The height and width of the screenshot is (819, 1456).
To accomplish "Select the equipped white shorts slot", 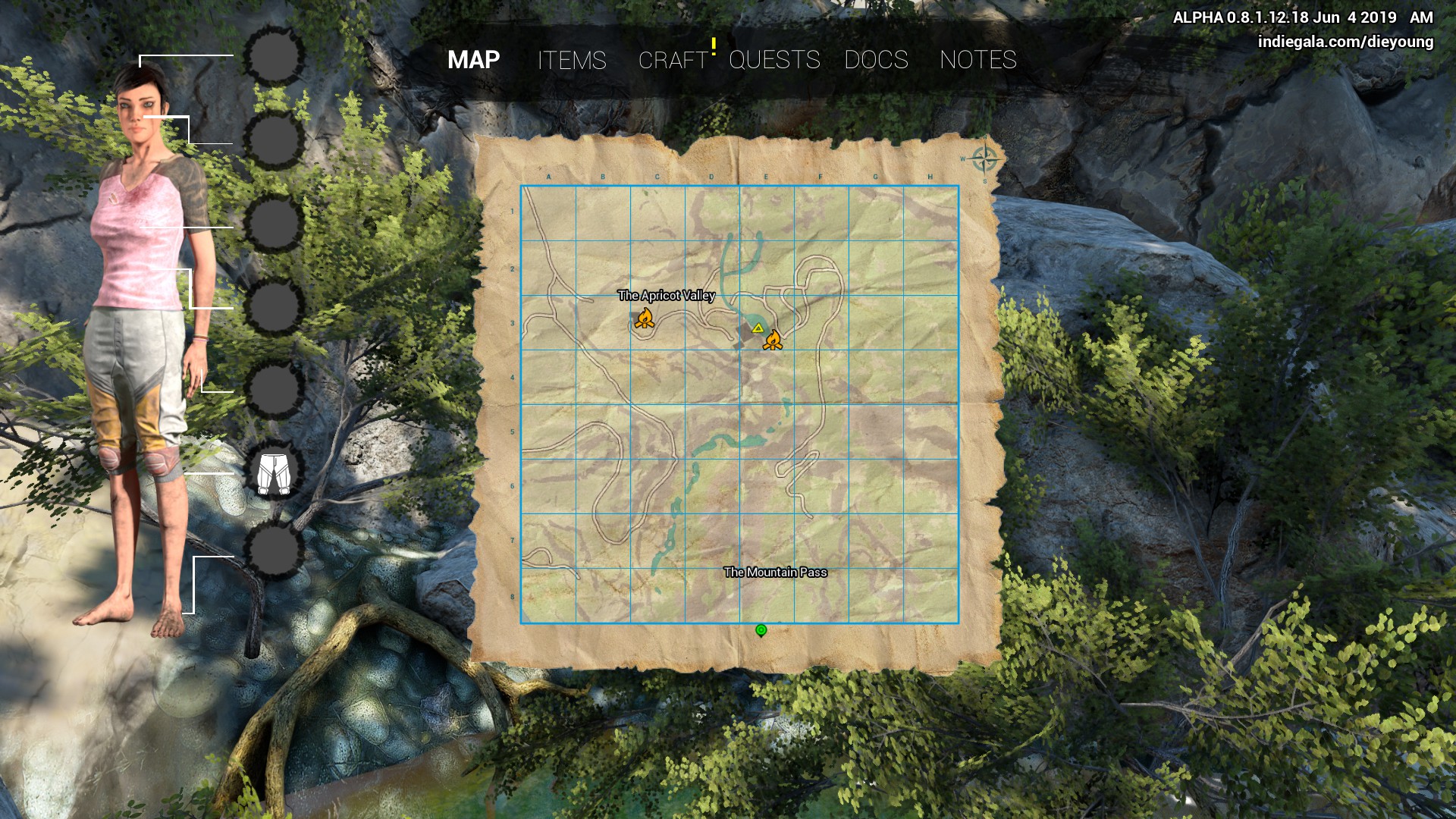I will tap(274, 472).
